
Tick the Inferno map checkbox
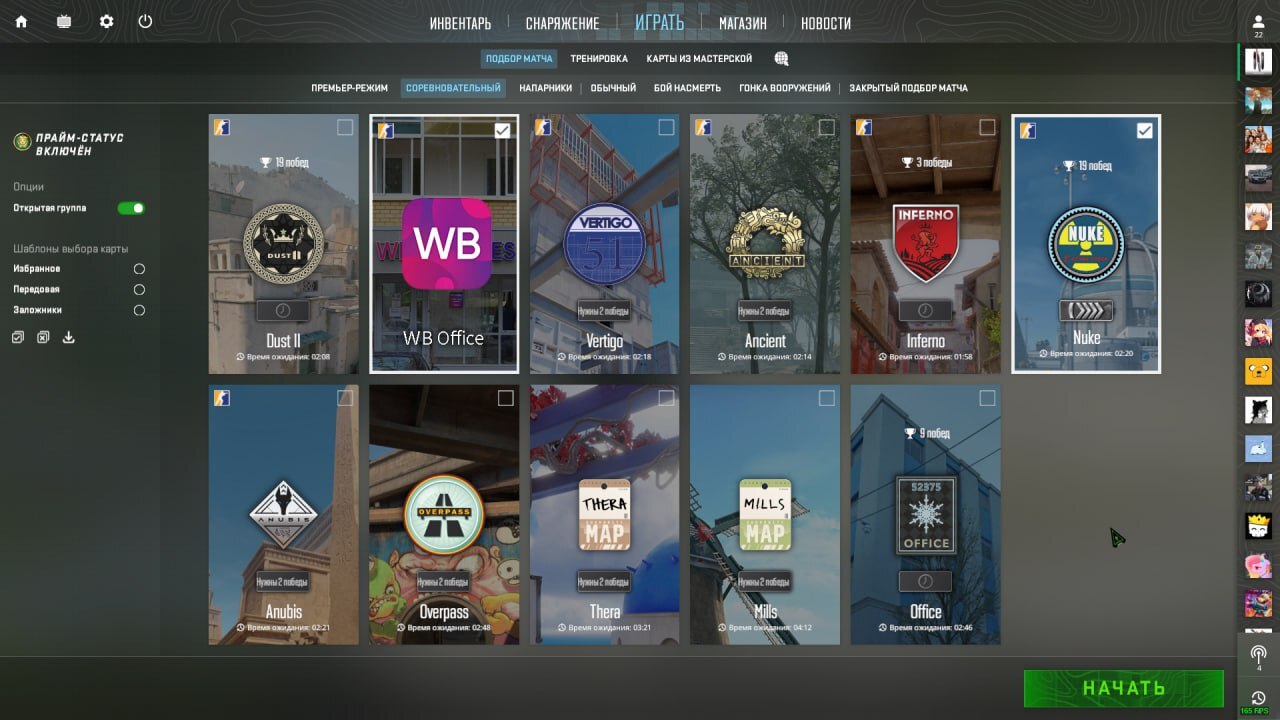[987, 127]
